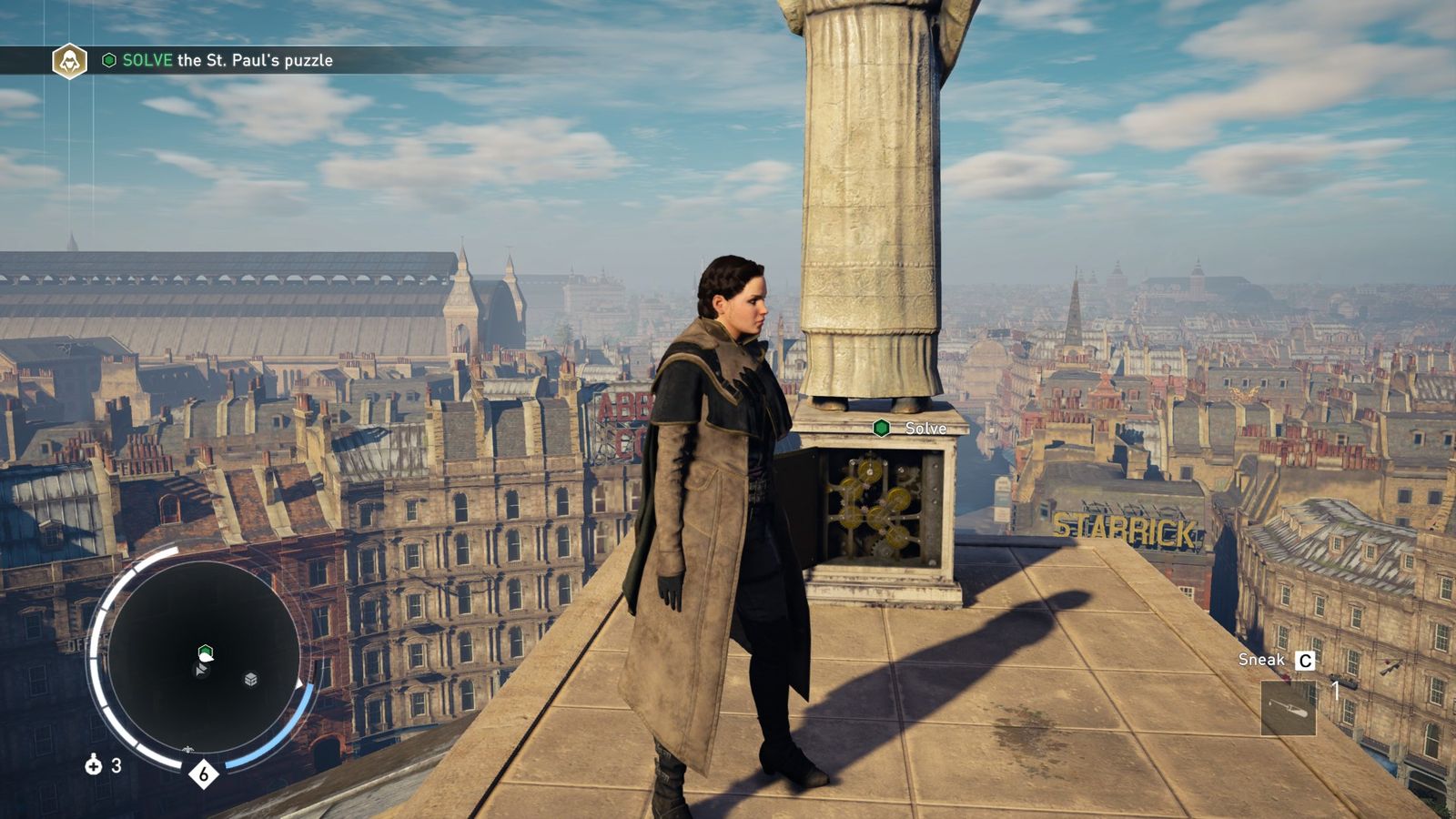Open the circular minimap
The height and width of the screenshot is (819, 1456).
[x=202, y=657]
